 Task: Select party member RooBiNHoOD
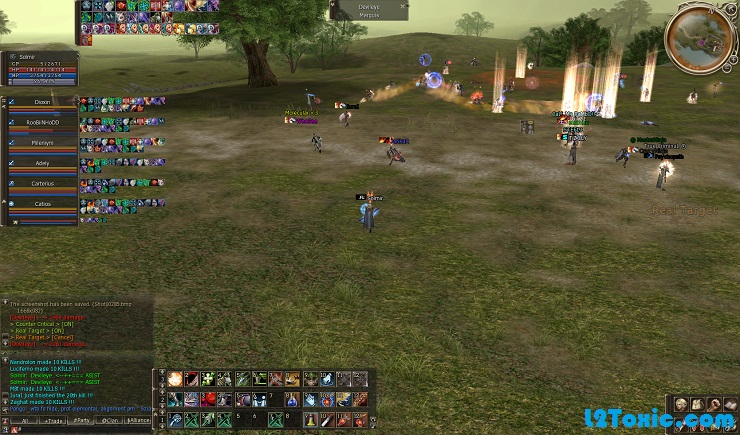(x=42, y=122)
